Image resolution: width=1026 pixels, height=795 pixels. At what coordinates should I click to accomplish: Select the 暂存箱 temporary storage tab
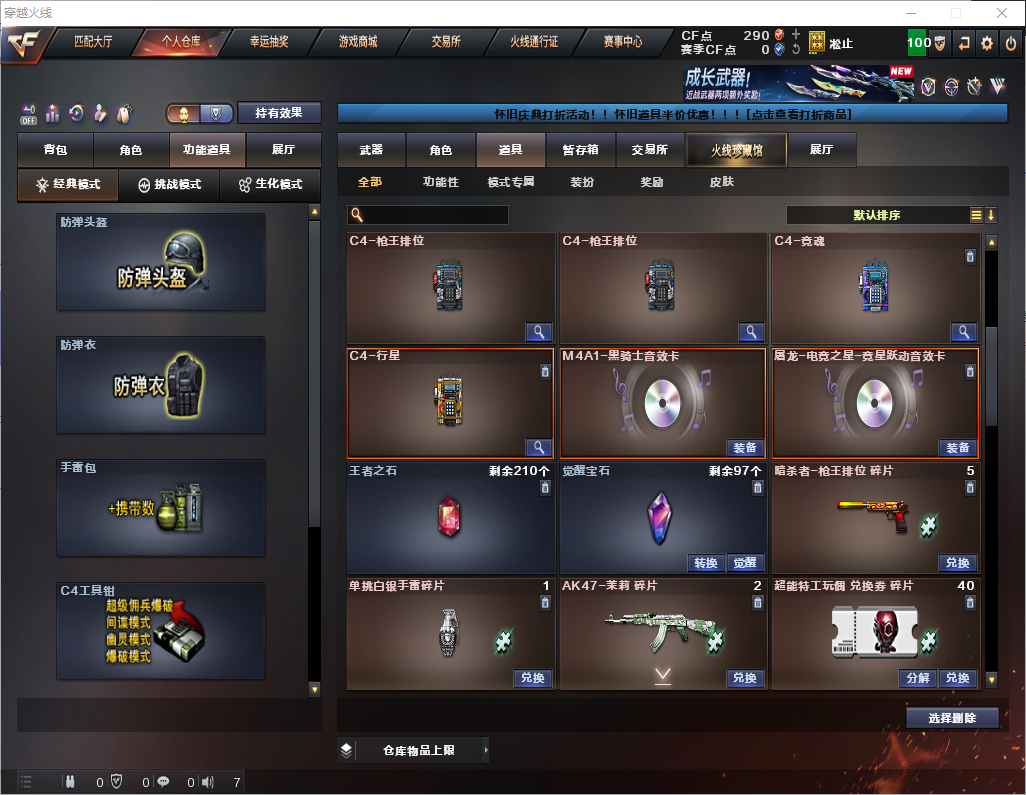click(580, 150)
